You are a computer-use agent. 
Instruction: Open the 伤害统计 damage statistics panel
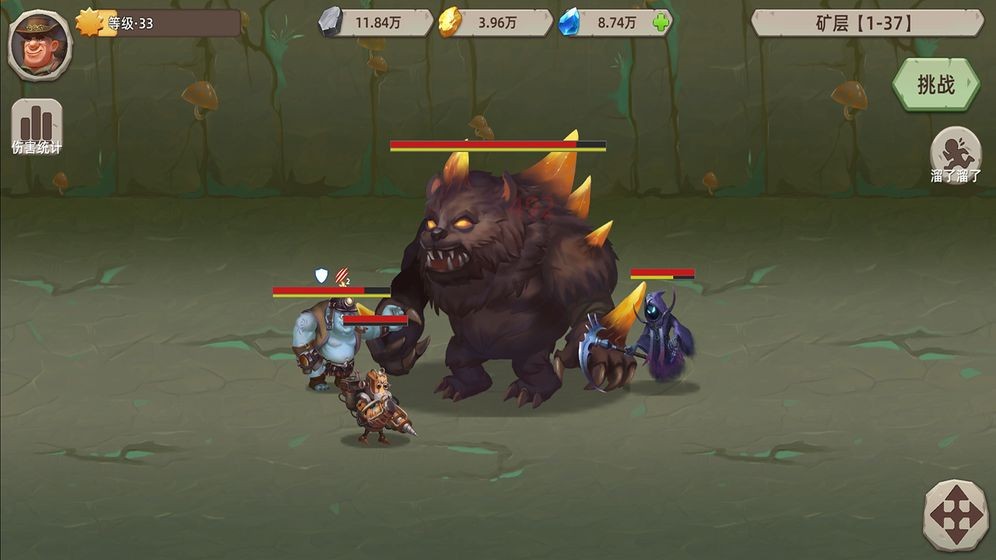point(37,126)
